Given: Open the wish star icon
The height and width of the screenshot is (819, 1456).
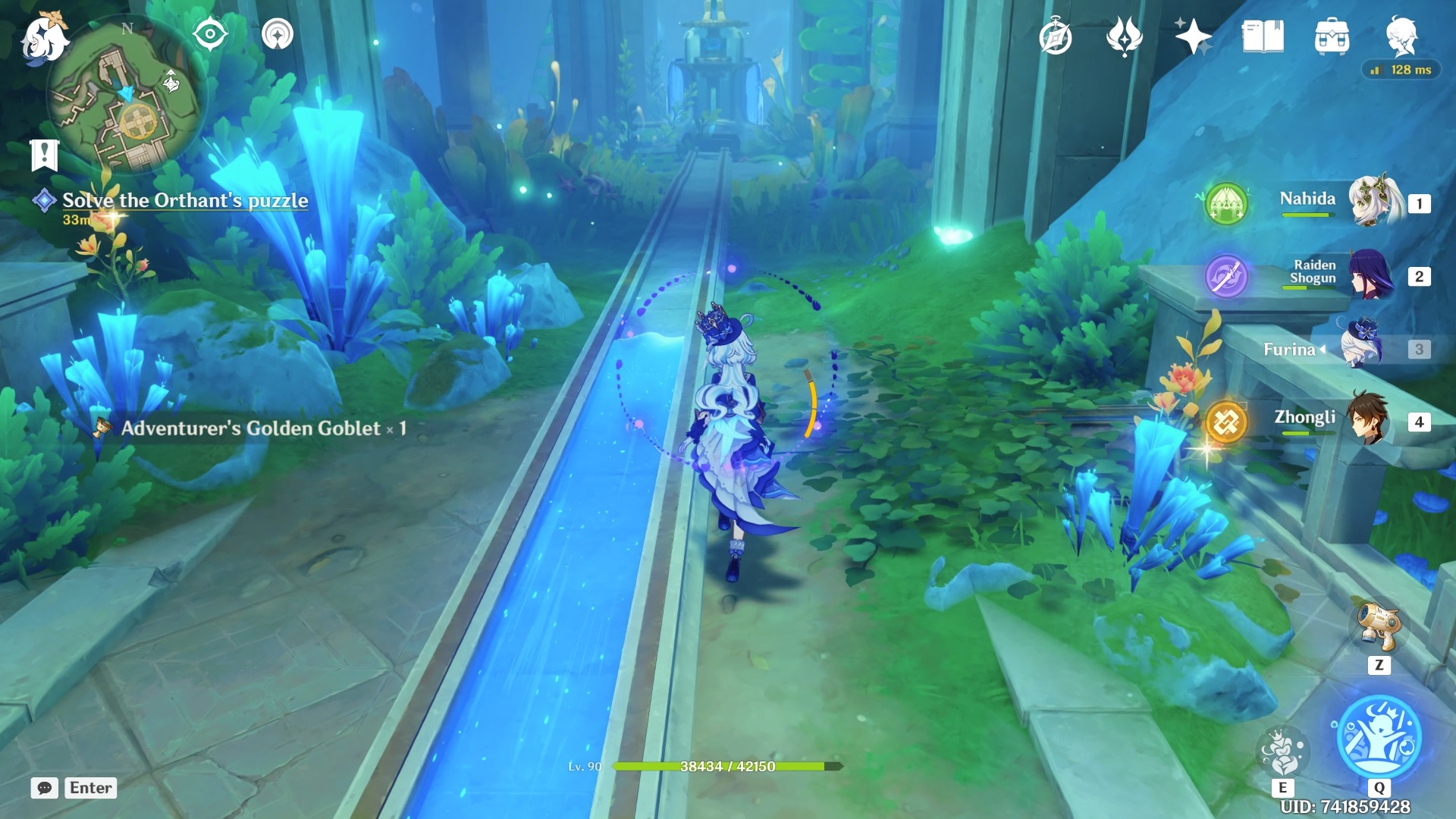Looking at the screenshot, I should pos(1192,36).
